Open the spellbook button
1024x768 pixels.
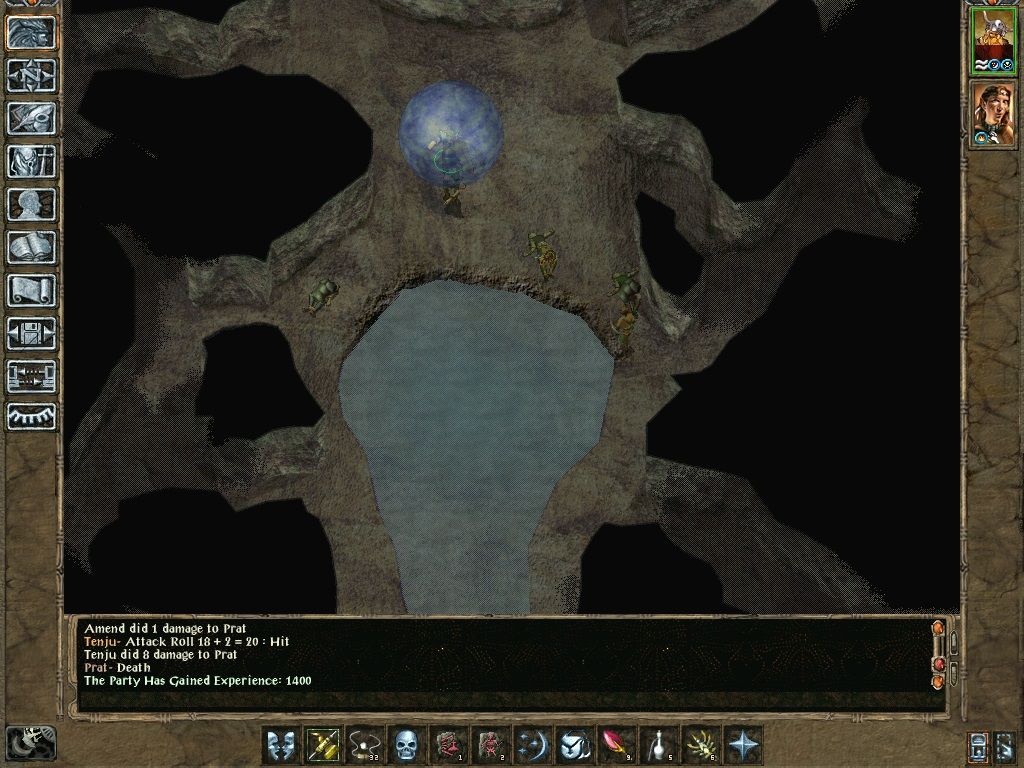(32, 247)
